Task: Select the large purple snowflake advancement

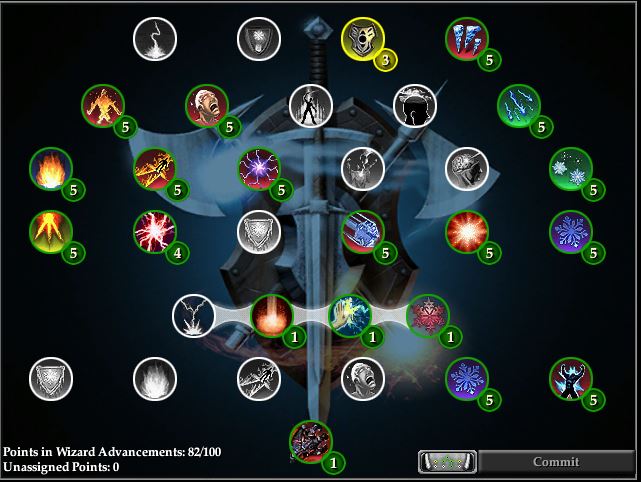Action: point(570,231)
